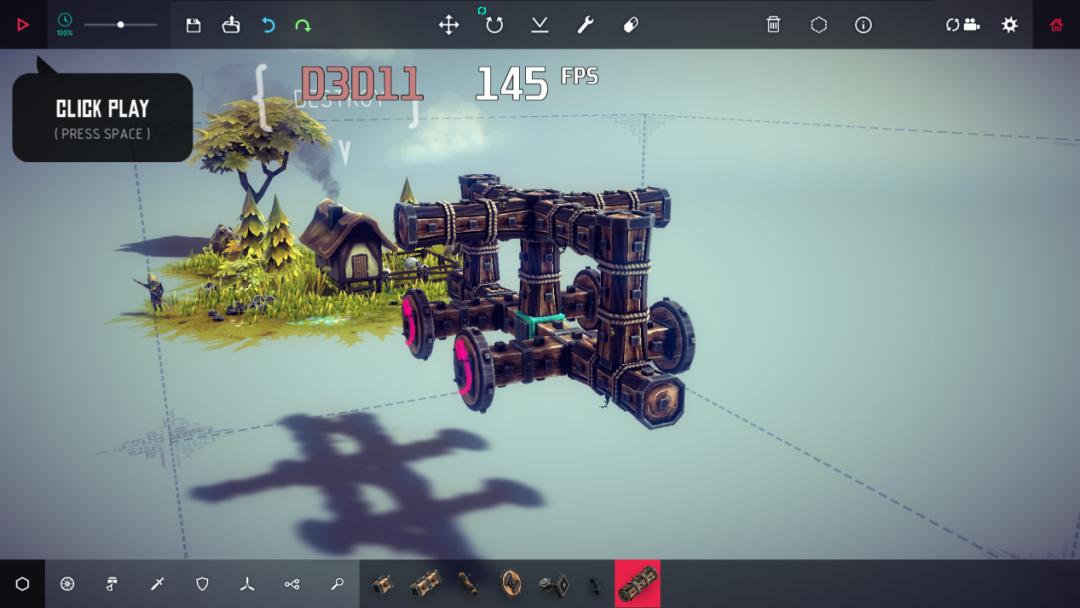Open the block search magnifier

coord(337,584)
